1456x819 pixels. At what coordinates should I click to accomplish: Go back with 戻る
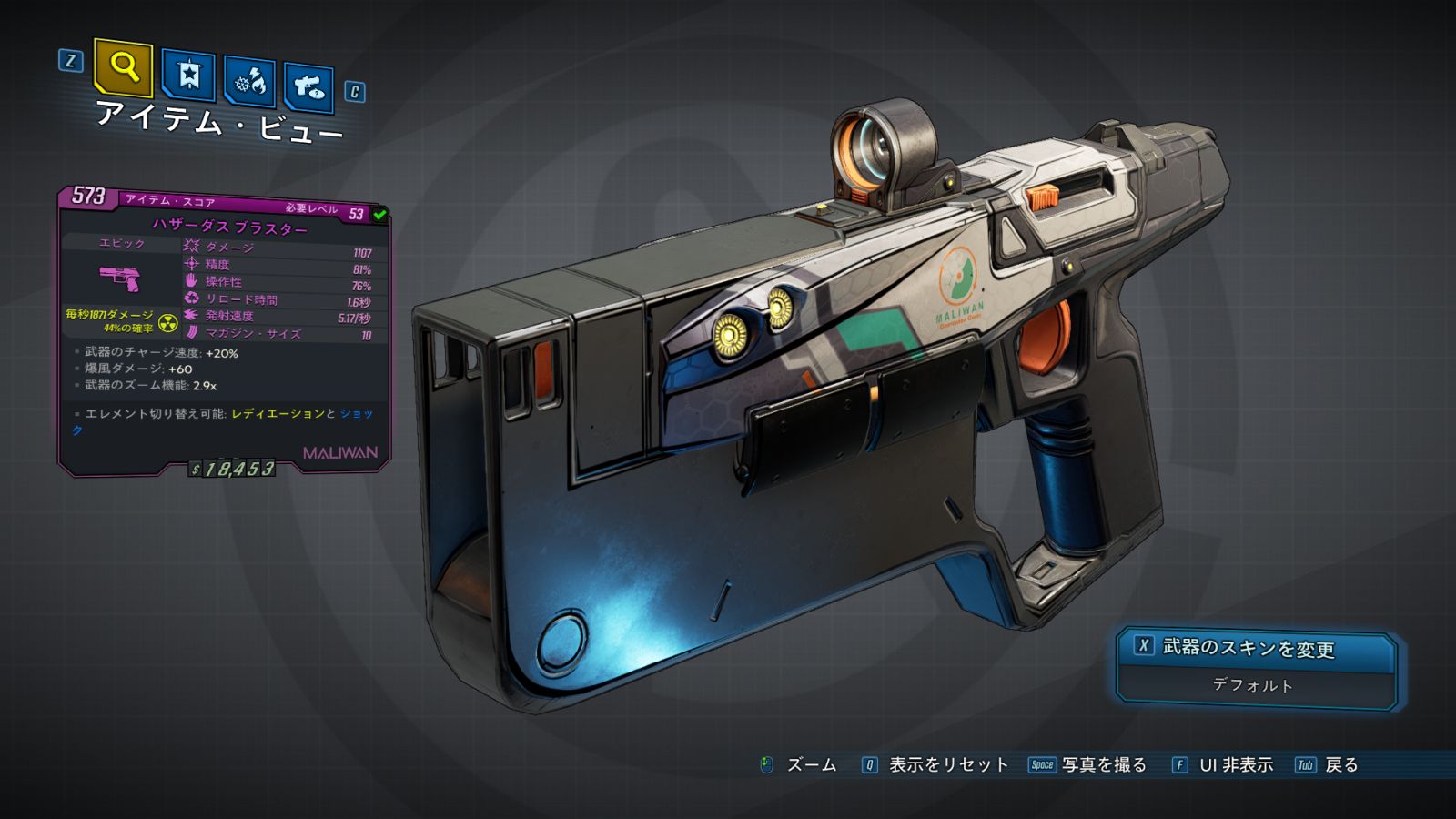1340,765
